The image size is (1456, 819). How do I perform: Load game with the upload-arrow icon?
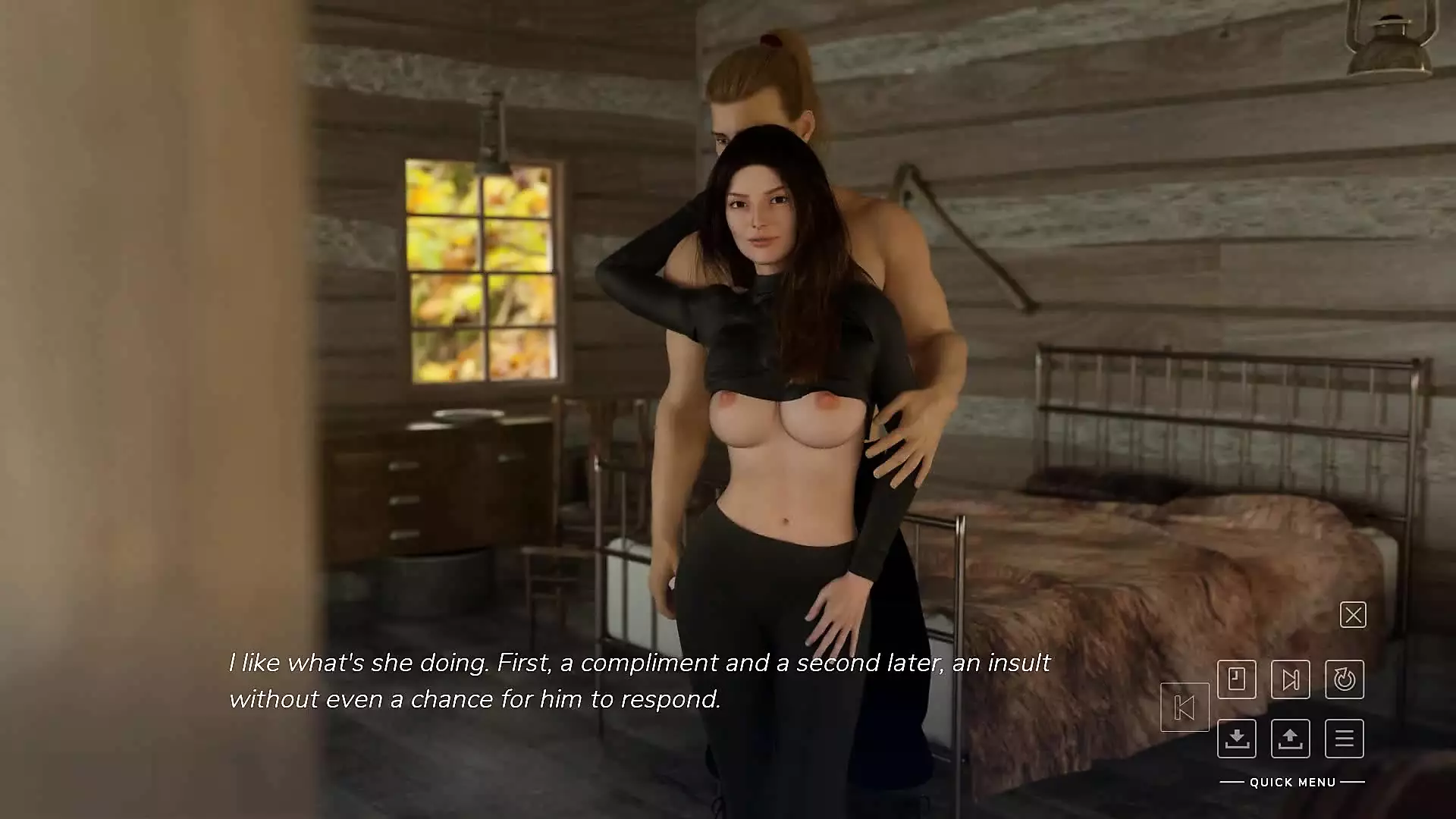[x=1290, y=738]
